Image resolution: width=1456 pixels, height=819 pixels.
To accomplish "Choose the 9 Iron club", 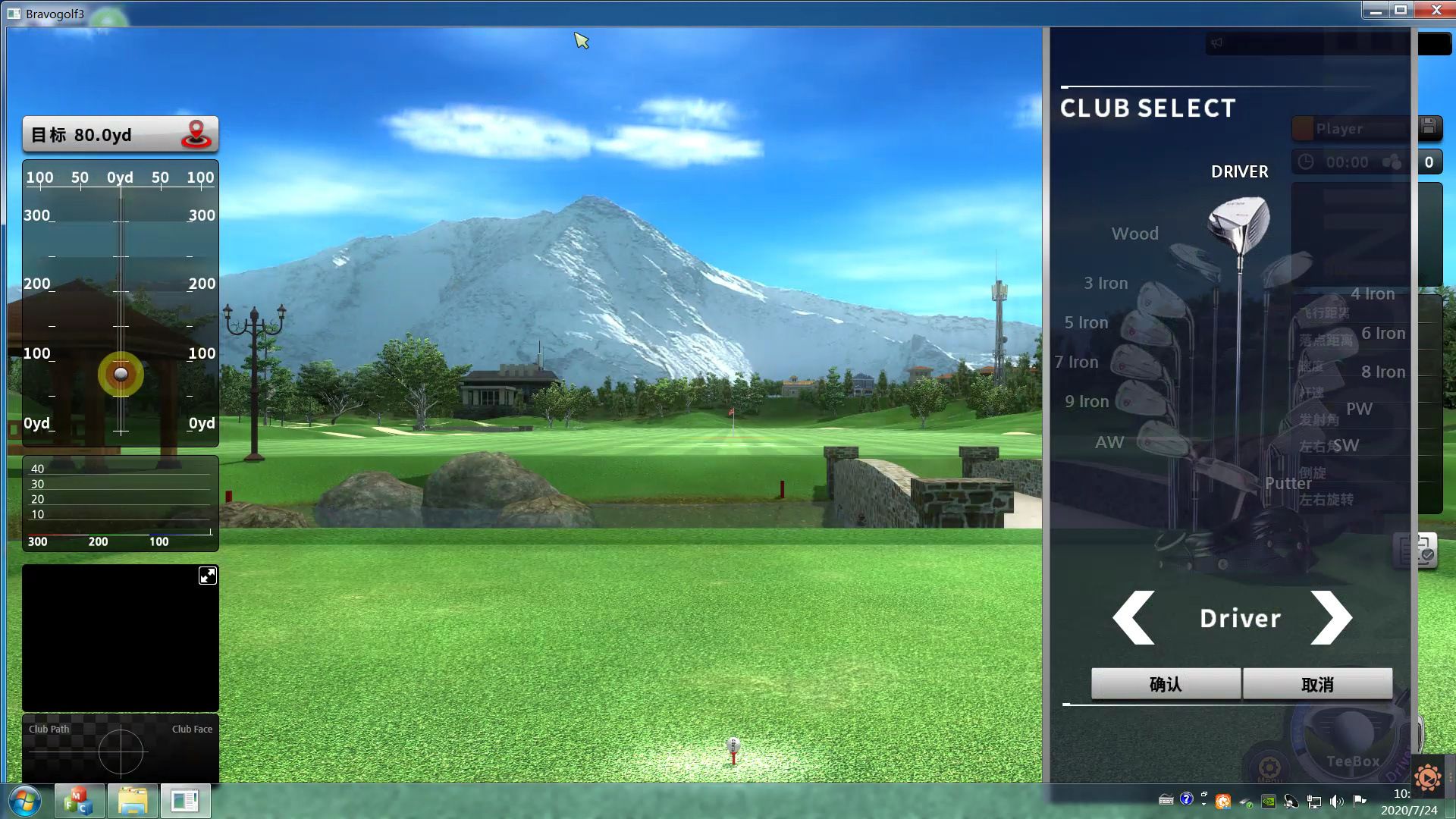I will [1087, 401].
